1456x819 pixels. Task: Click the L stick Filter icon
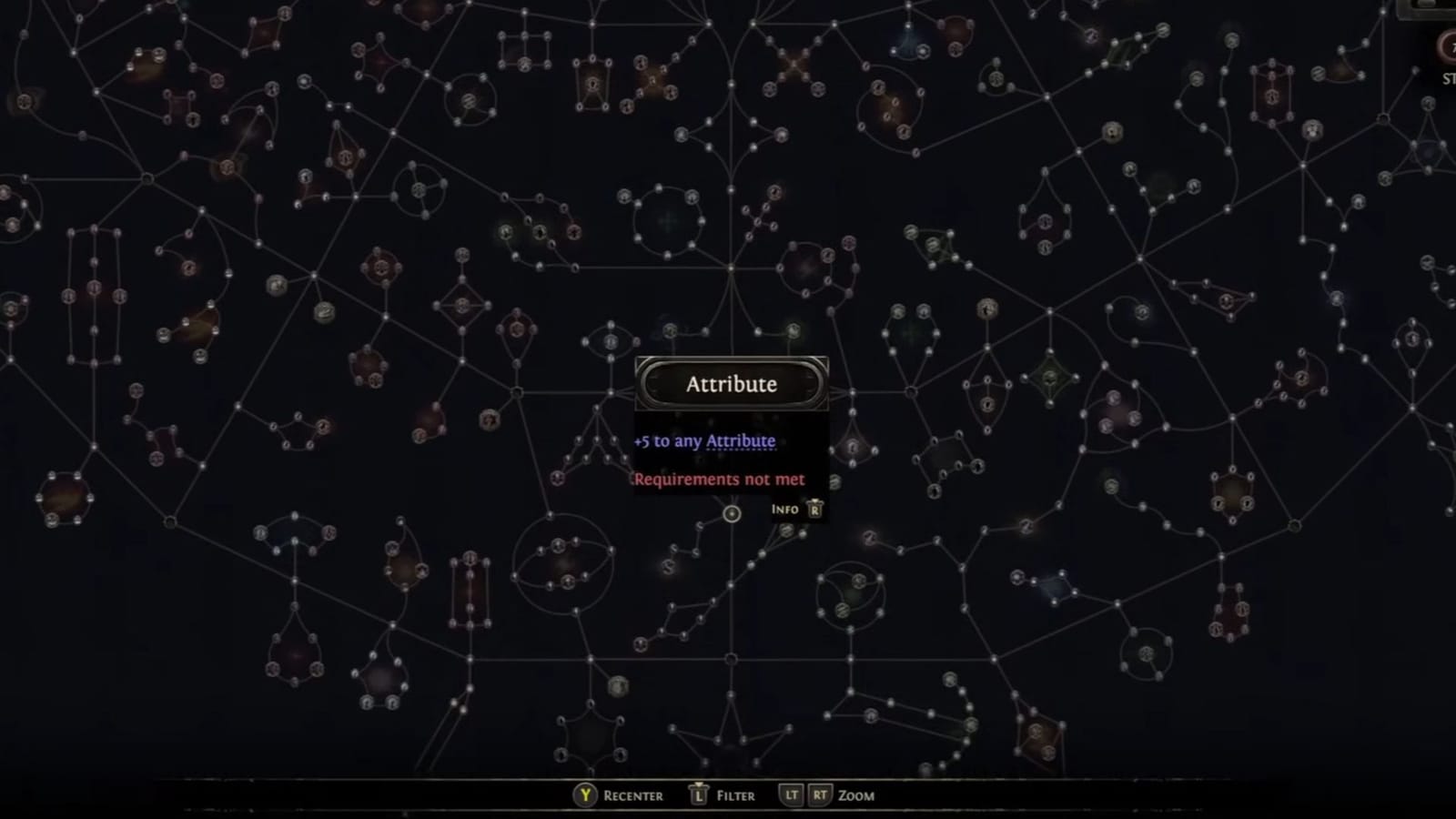click(x=699, y=794)
